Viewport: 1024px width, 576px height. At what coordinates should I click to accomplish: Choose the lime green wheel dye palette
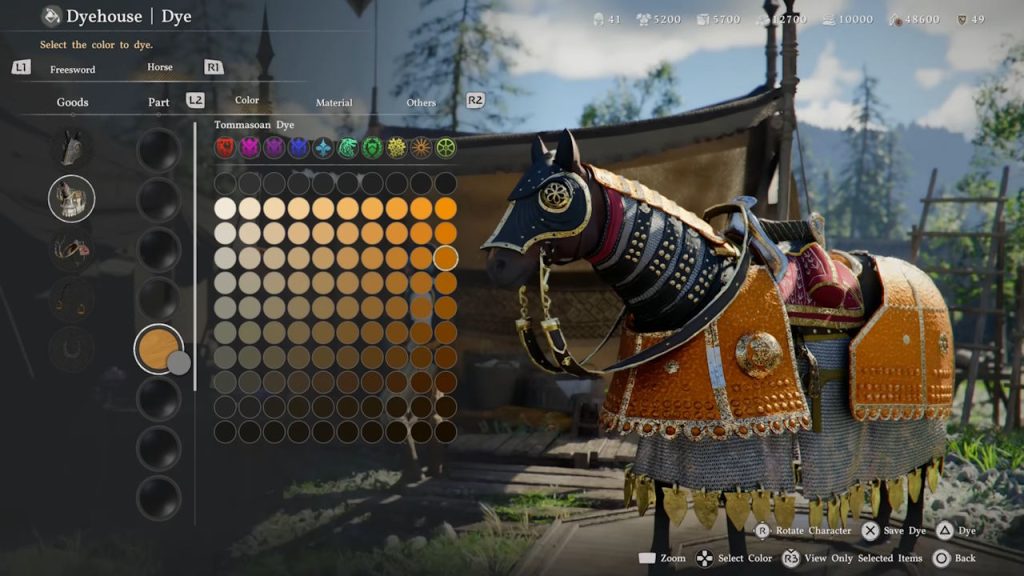(445, 148)
